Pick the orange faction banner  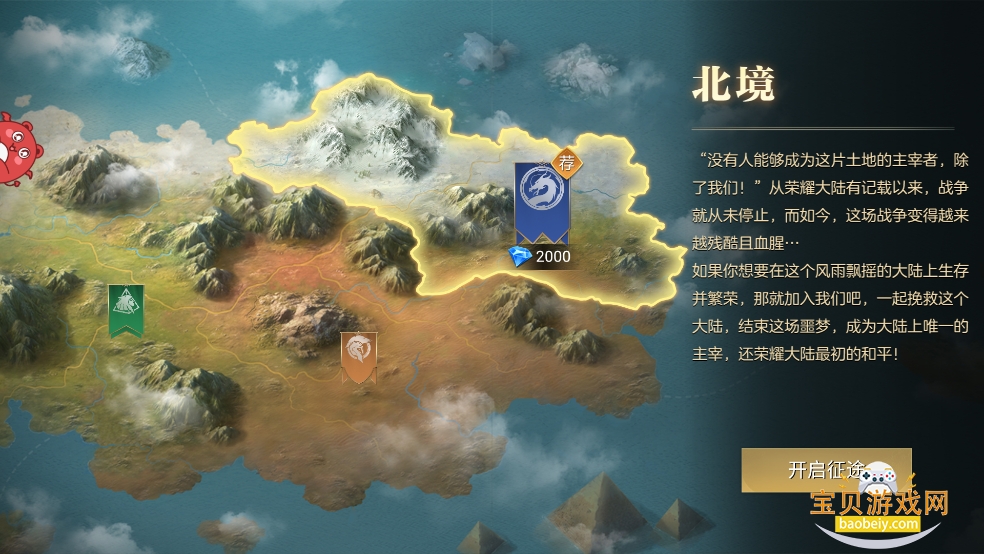pos(359,356)
